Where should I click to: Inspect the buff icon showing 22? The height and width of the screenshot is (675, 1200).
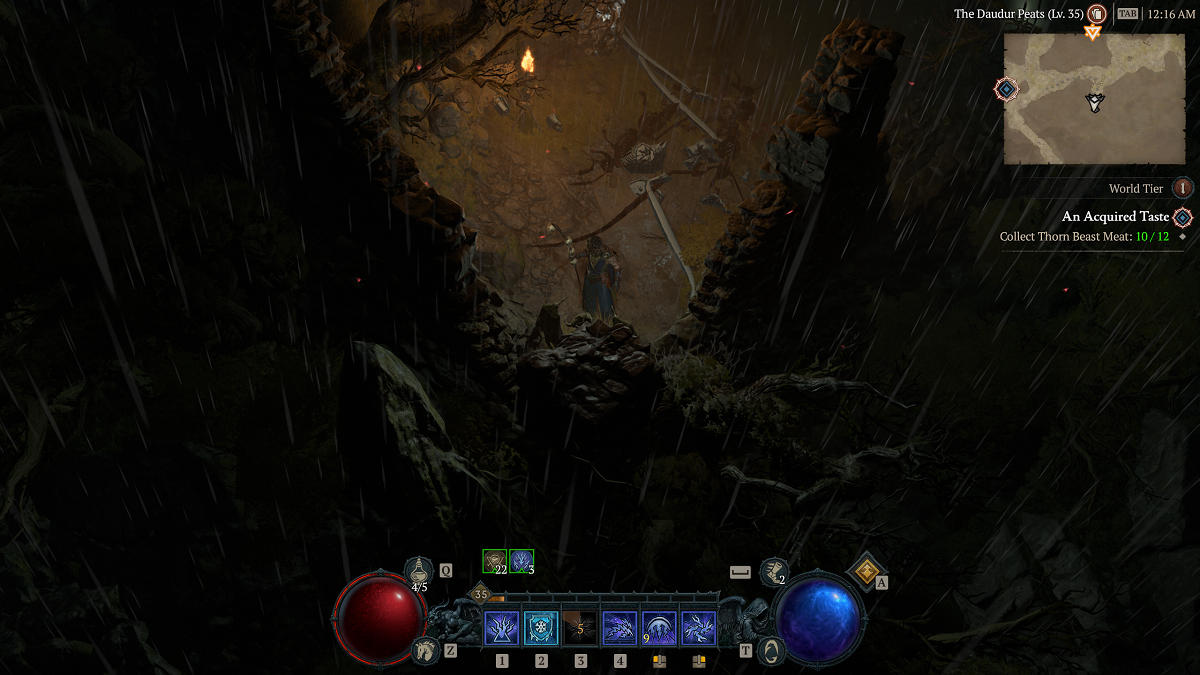(494, 561)
